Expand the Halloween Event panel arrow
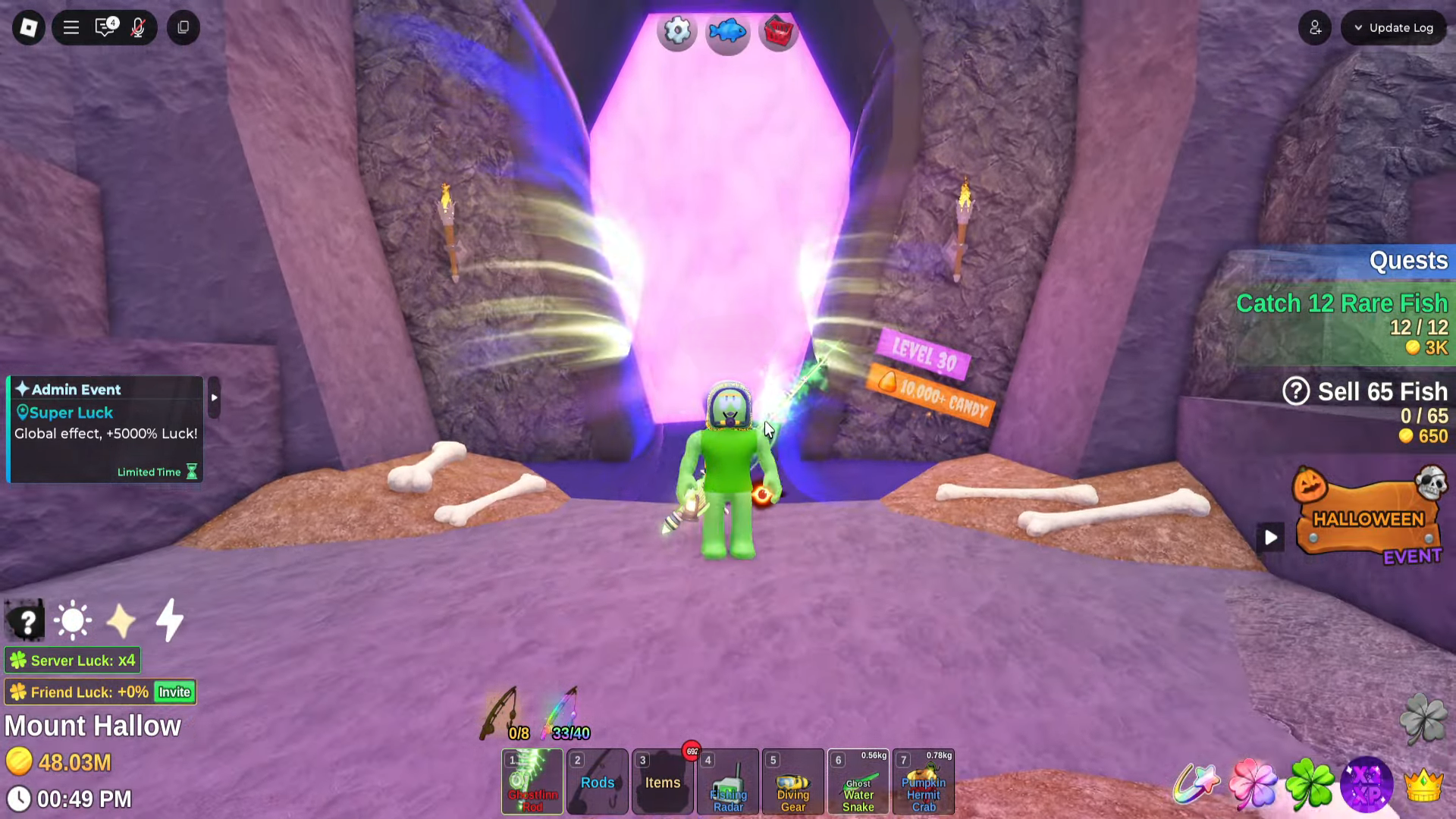1456x819 pixels. click(x=1271, y=538)
